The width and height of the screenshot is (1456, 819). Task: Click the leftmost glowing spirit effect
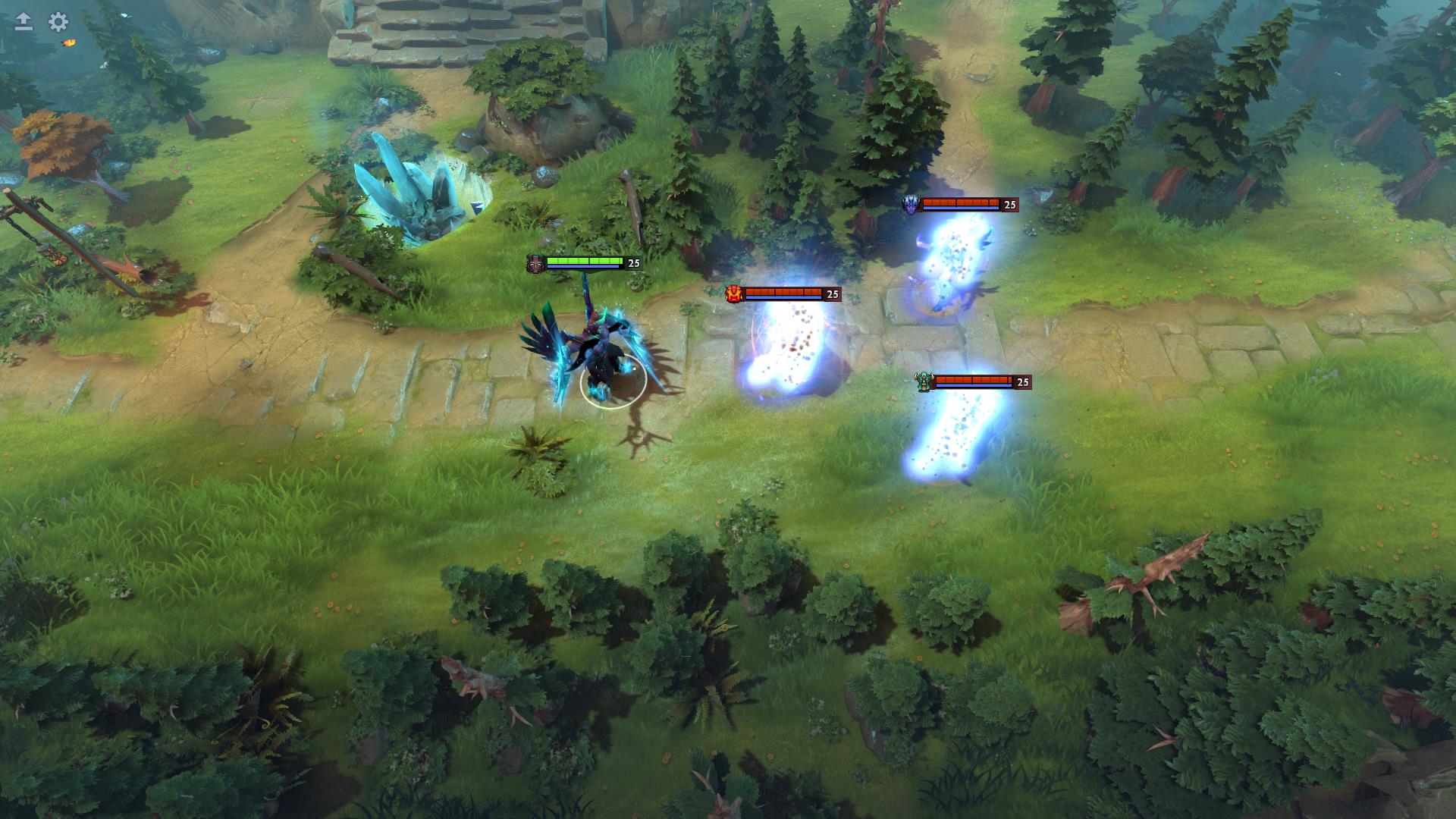789,349
